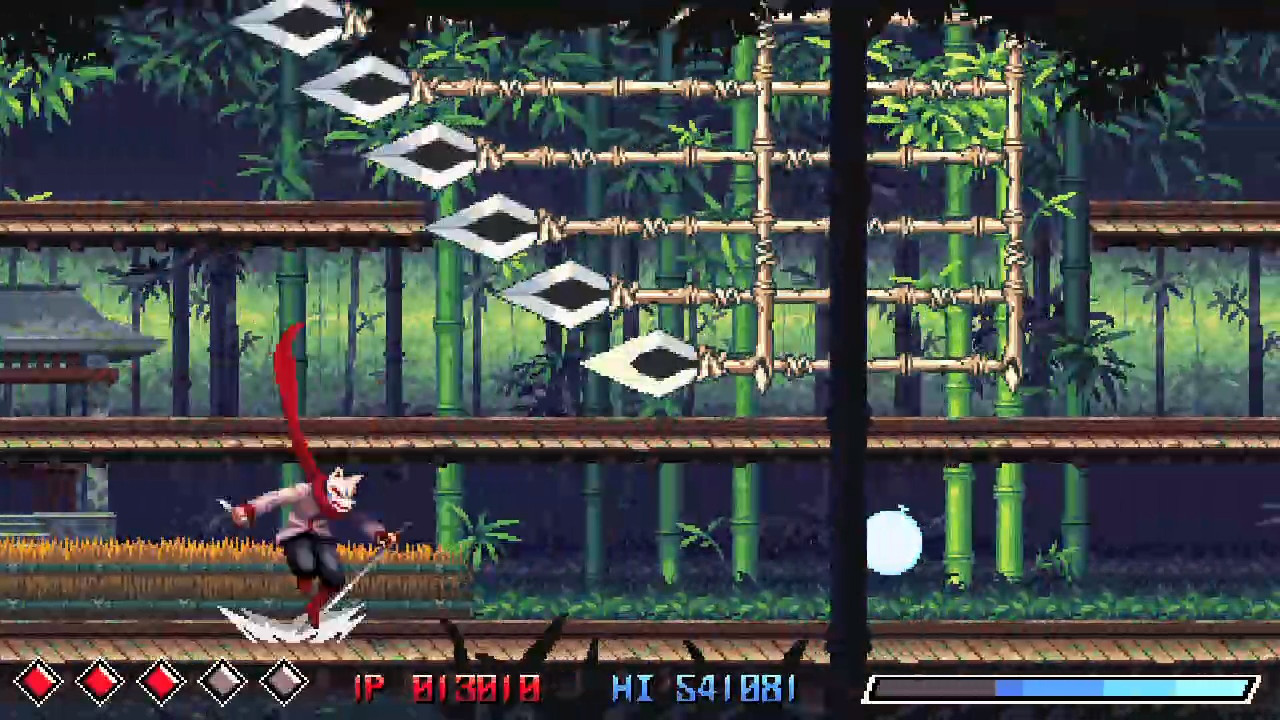Viewport: 1280px width, 720px height.
Task: Click the lowest shuriken in the chain
Action: pyautogui.click(x=655, y=360)
